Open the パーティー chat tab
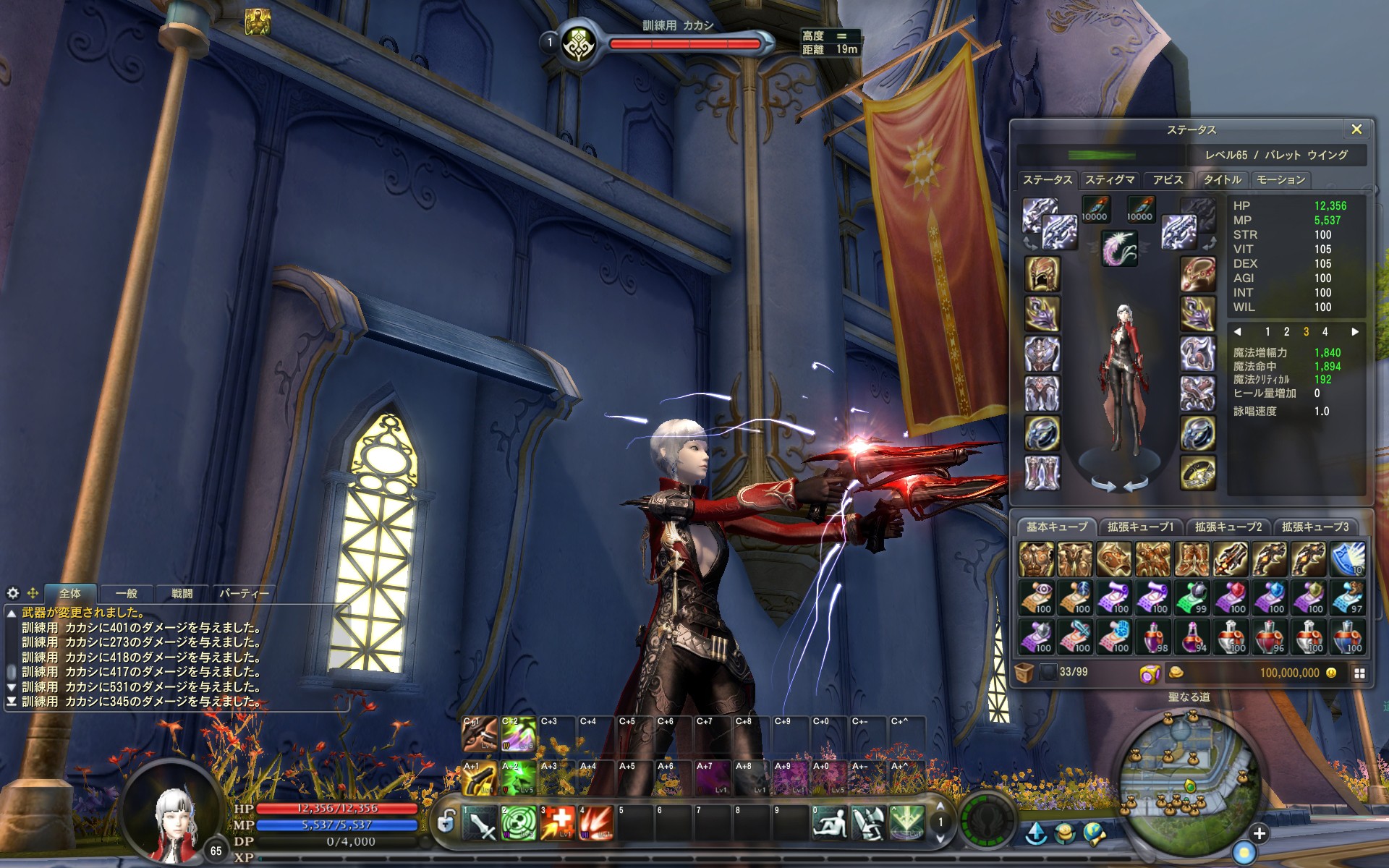Screen dimensions: 1389x868 (243, 594)
